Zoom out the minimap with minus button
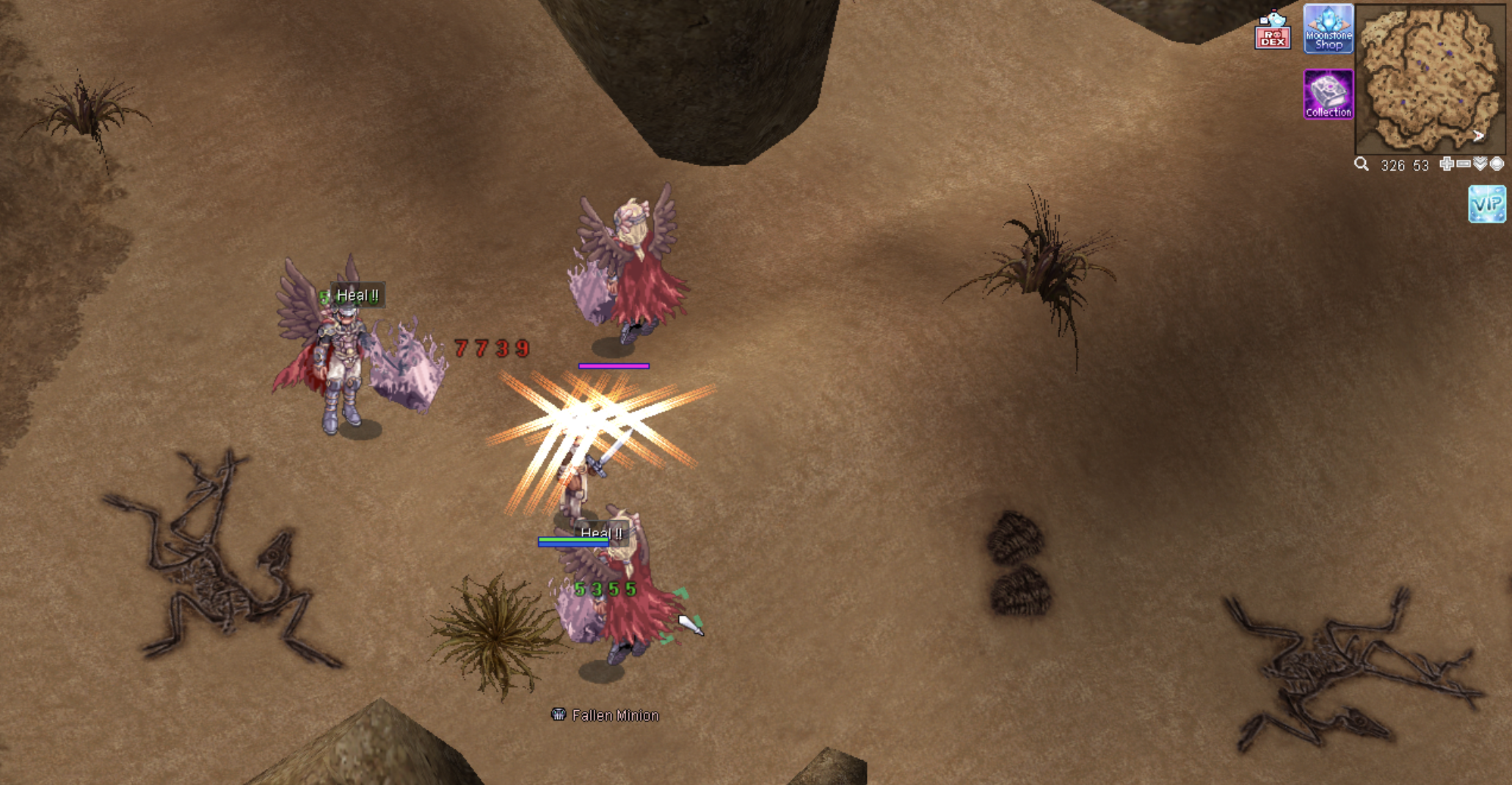Viewport: 1512px width, 785px height. click(1463, 164)
